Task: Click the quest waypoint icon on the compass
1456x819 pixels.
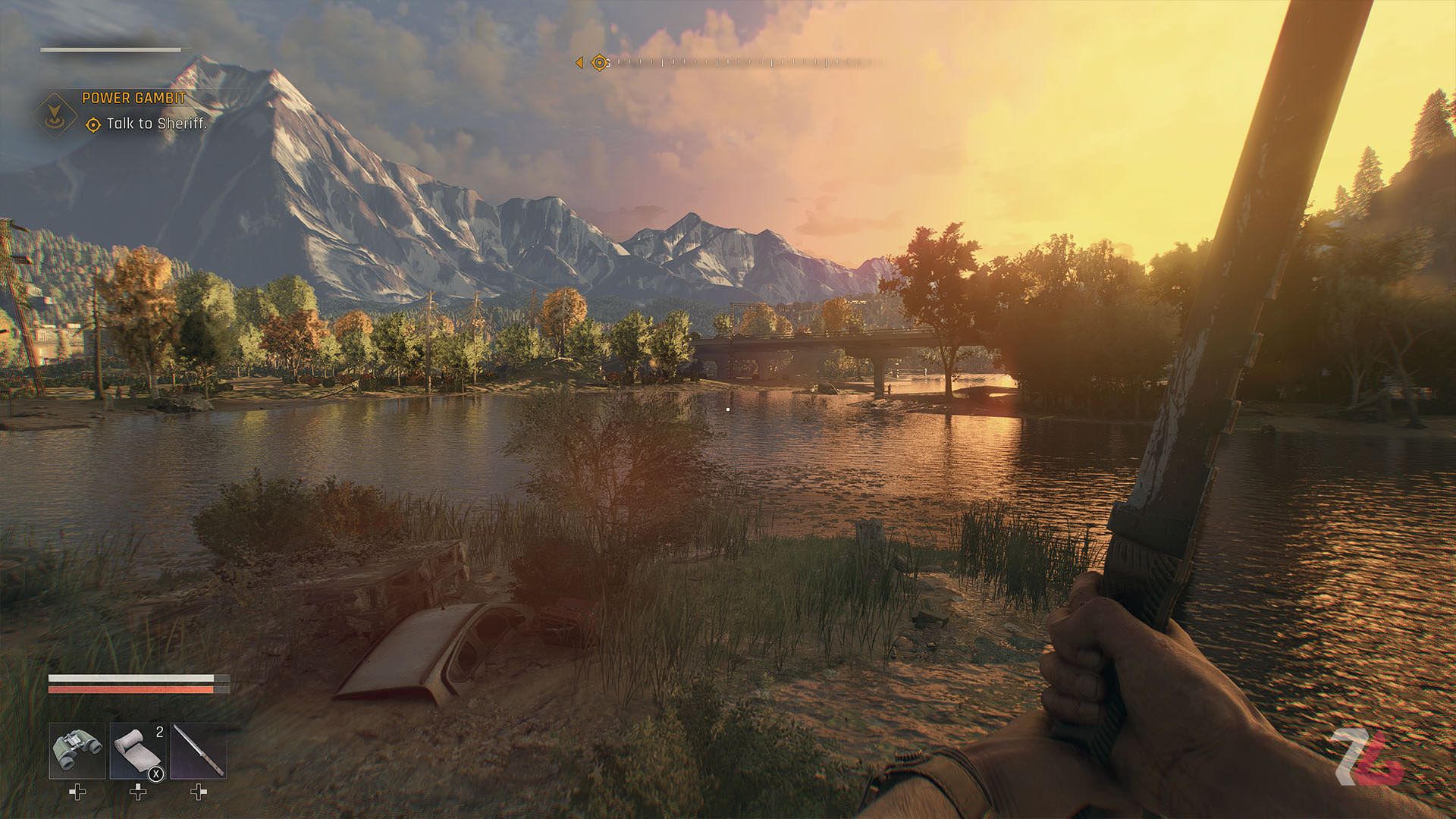Action: tap(599, 62)
